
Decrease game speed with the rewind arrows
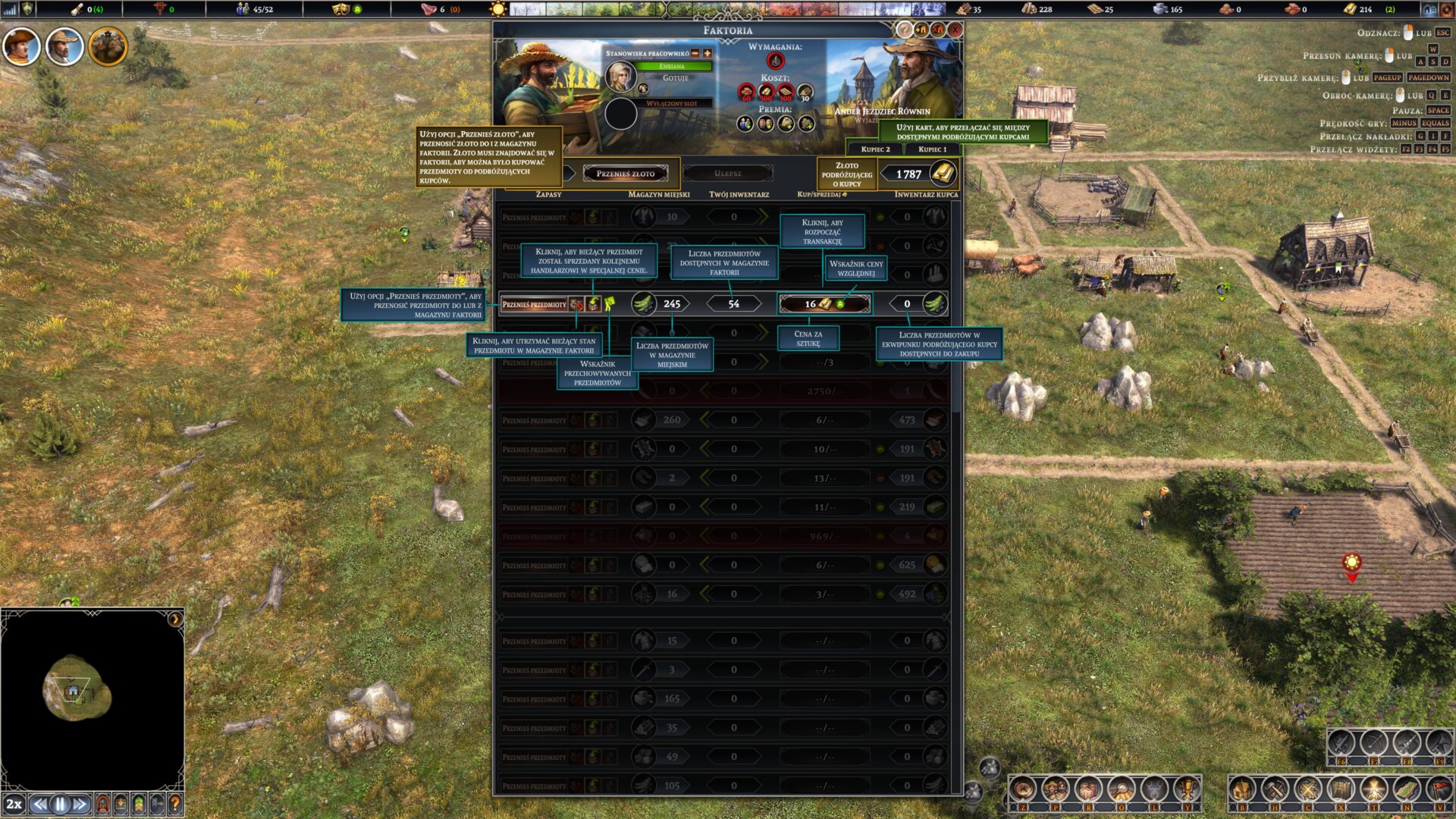[x=40, y=804]
